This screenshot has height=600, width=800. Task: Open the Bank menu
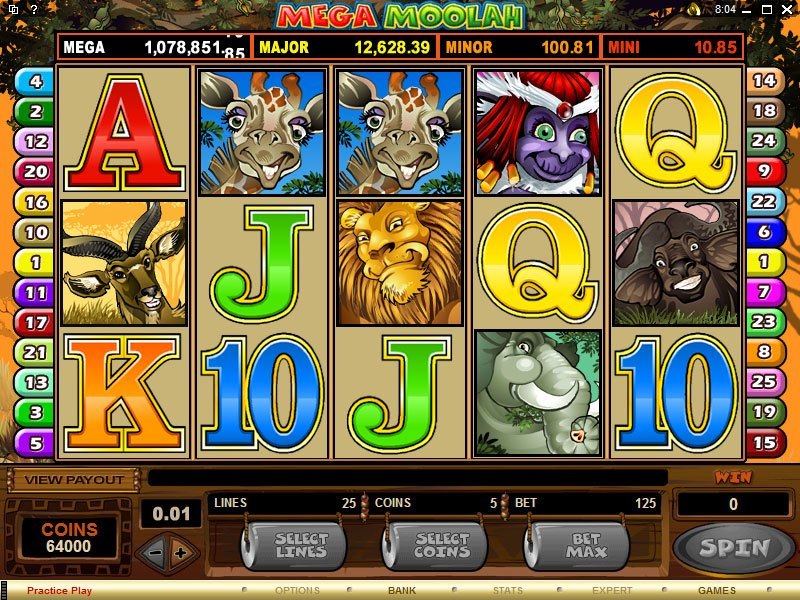pyautogui.click(x=402, y=591)
